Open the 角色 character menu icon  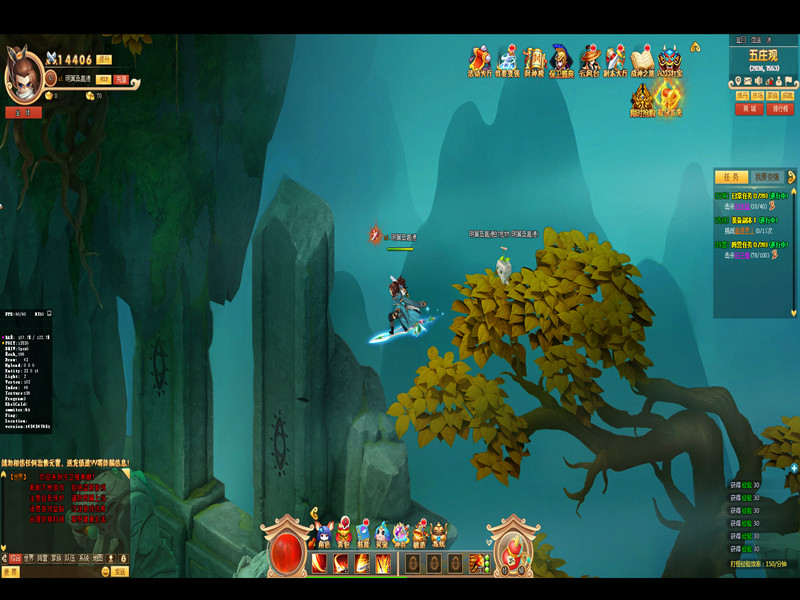pos(322,535)
